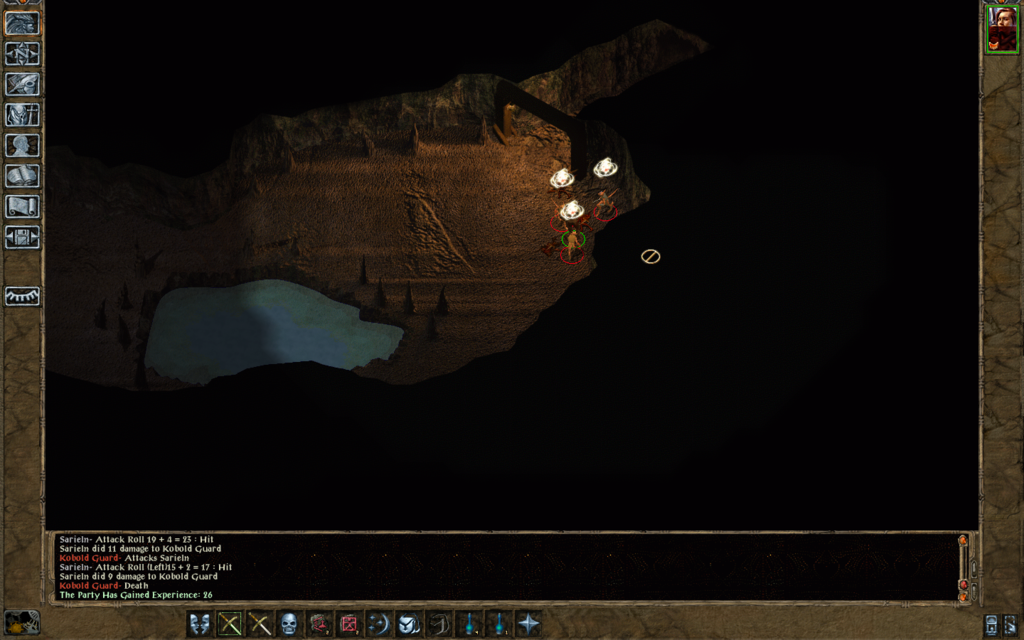Click the closed-eye rest button

(x=22, y=296)
